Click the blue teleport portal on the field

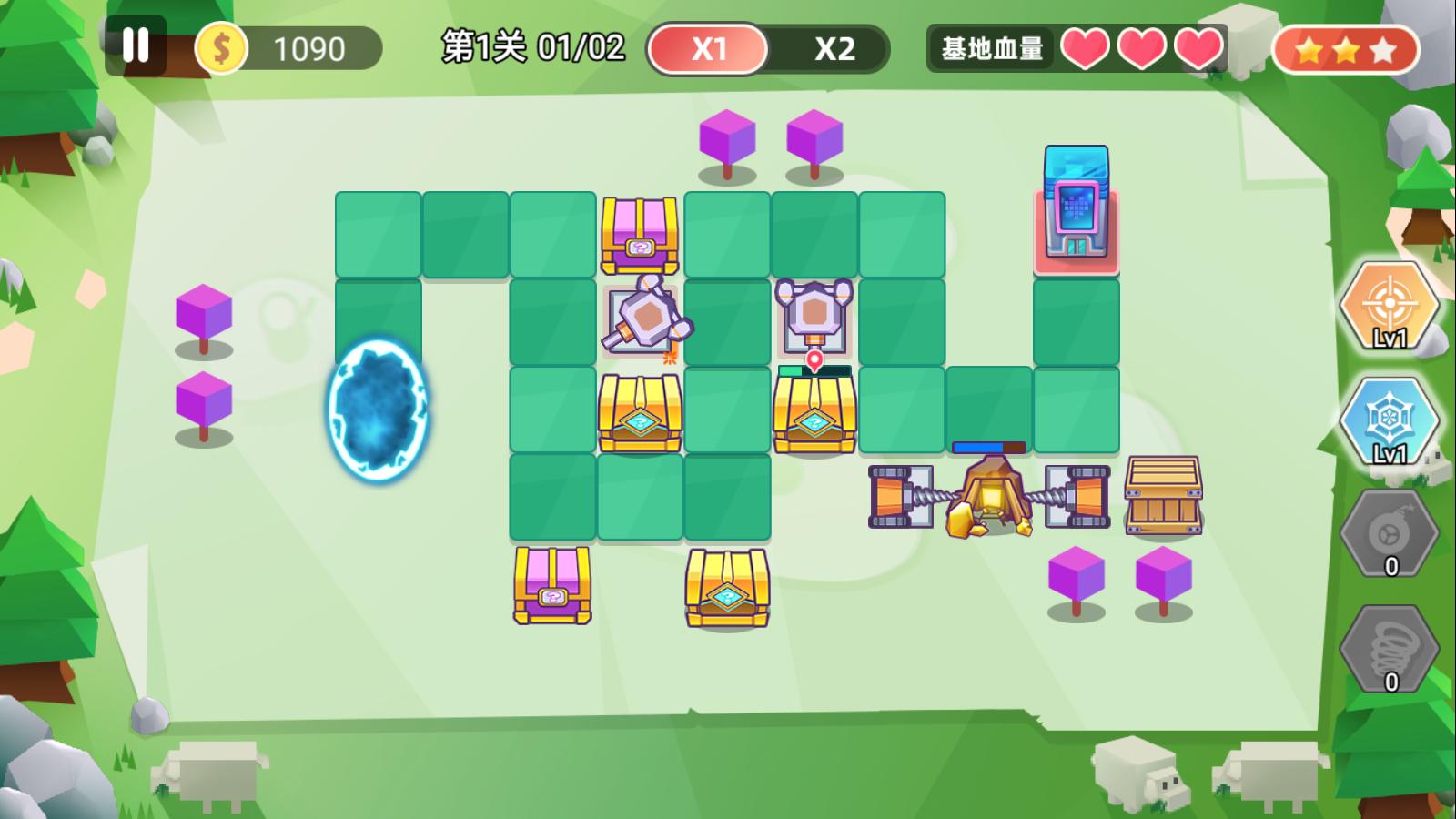379,409
